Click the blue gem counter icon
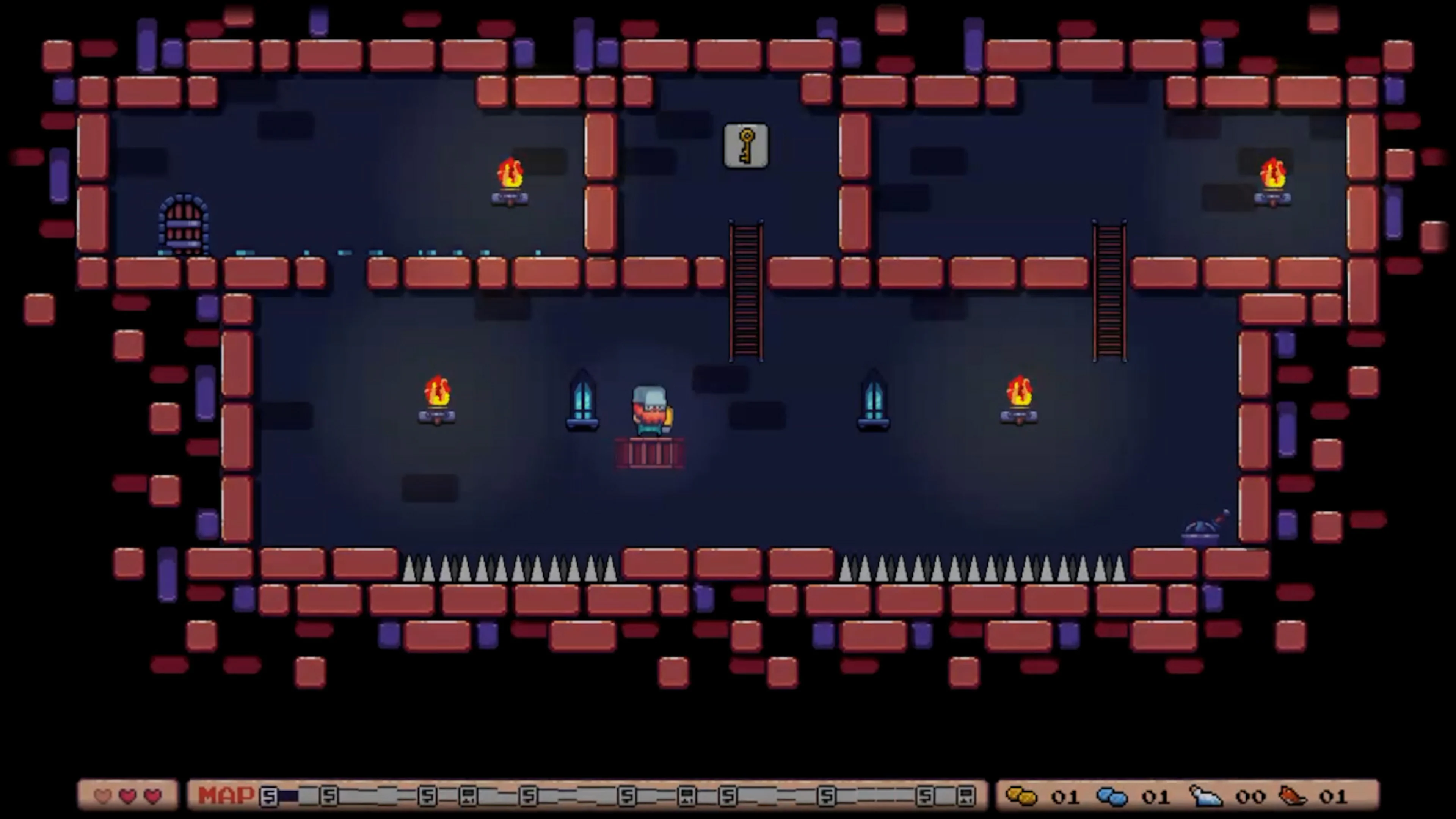1456x819 pixels. 1112,796
